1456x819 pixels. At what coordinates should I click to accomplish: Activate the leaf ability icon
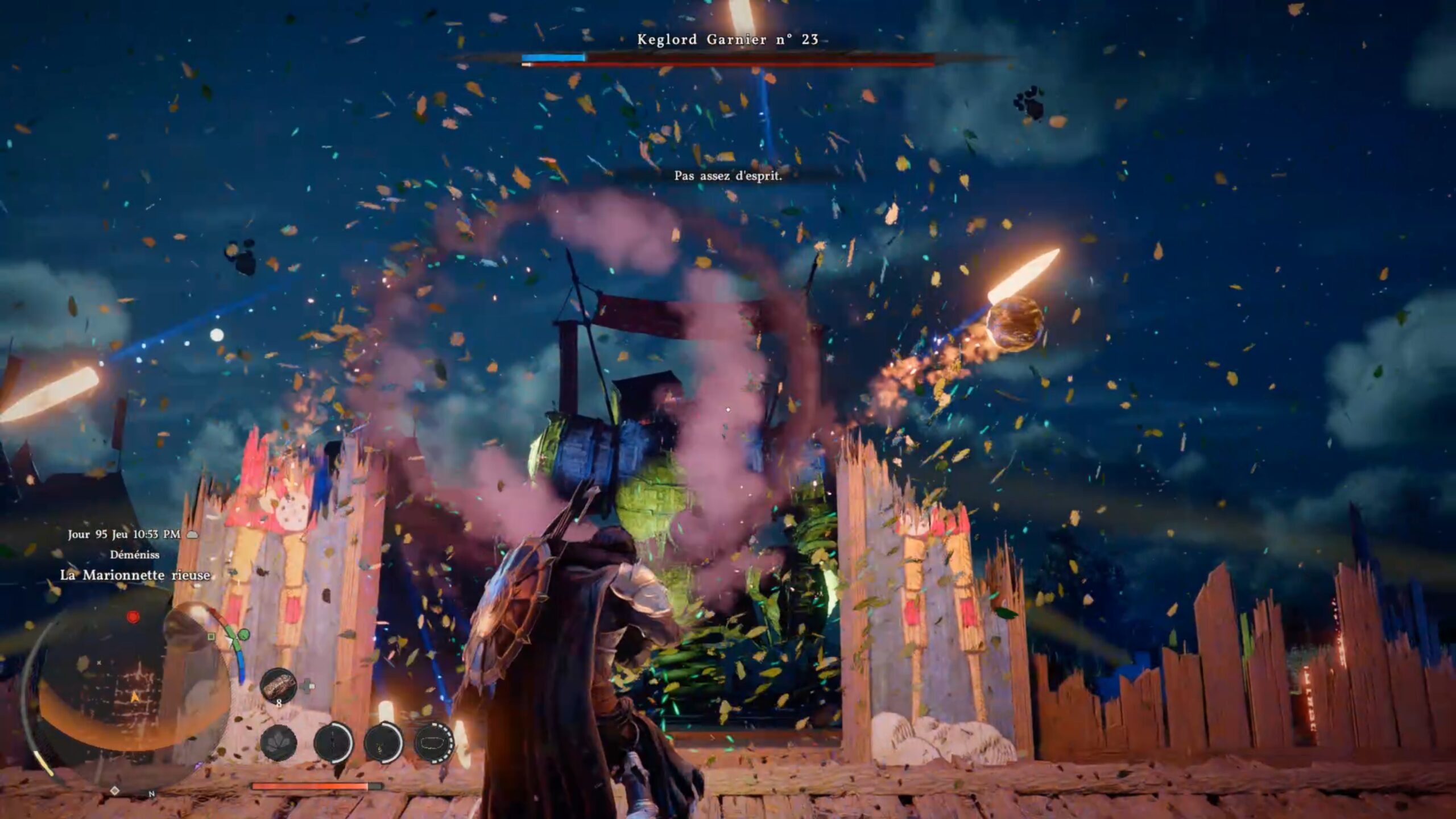279,743
